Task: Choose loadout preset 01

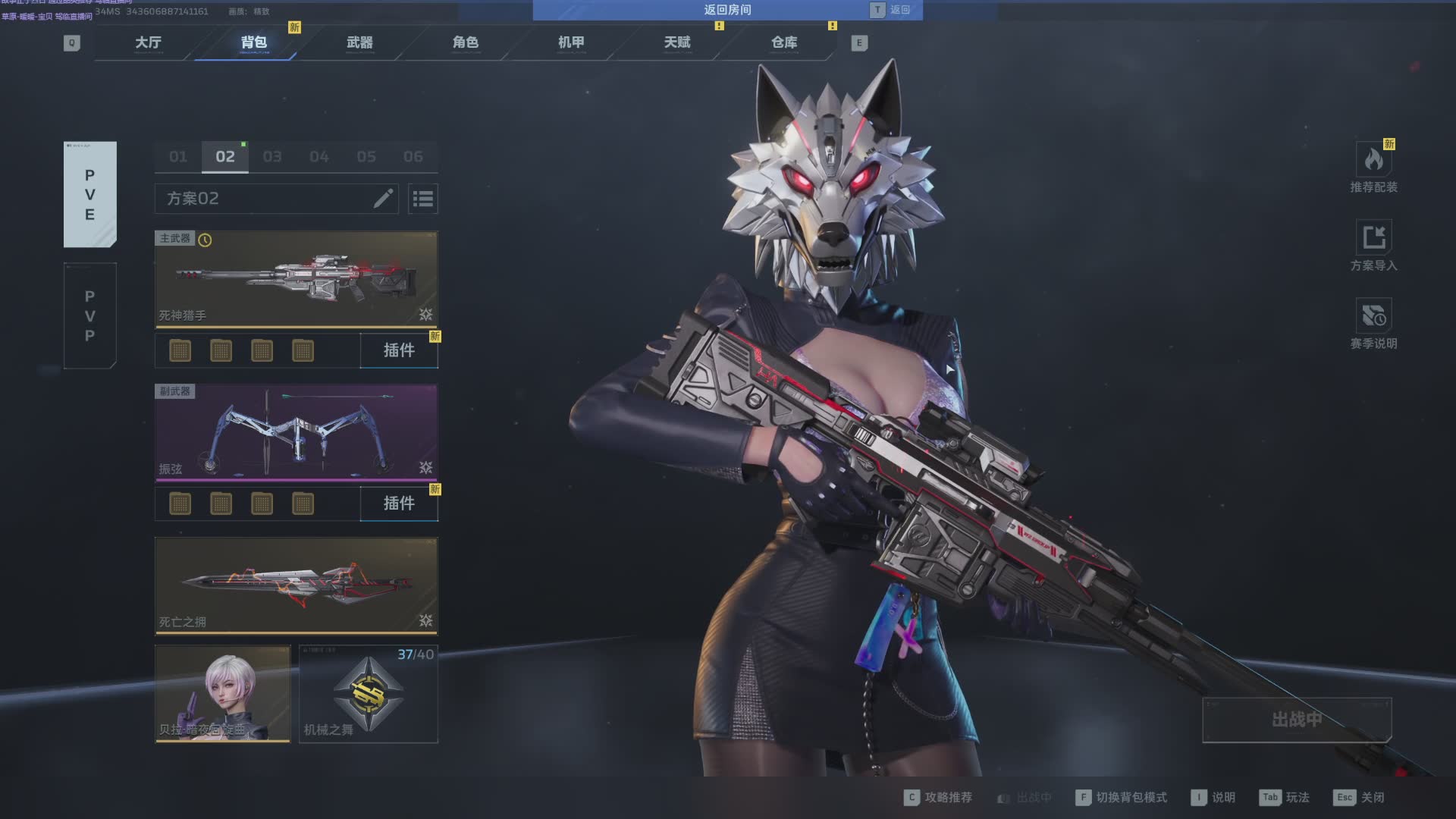Action: 178,157
